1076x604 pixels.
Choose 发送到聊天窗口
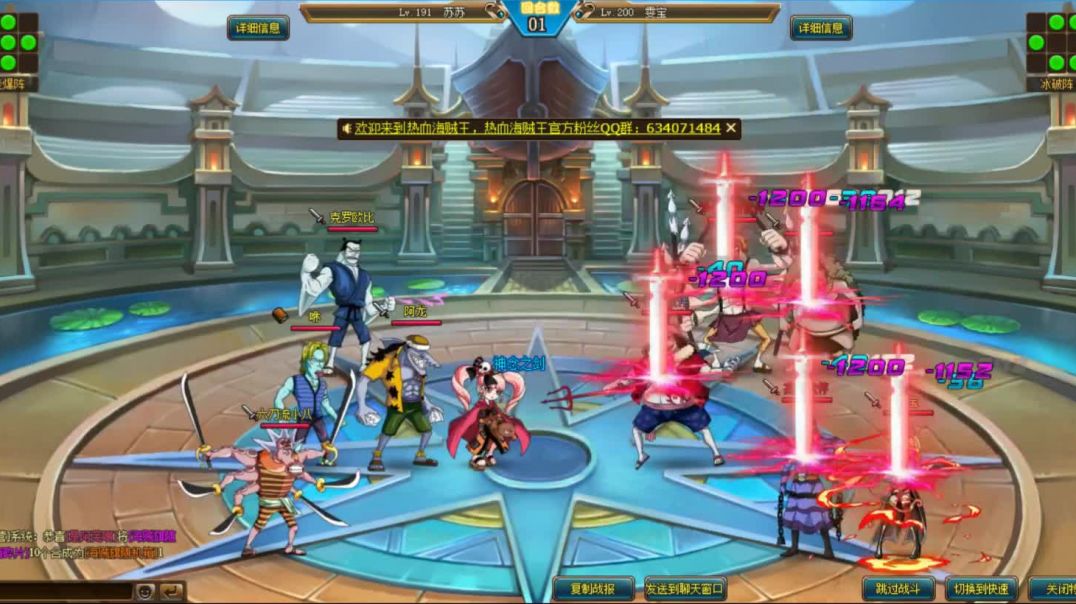pos(685,589)
